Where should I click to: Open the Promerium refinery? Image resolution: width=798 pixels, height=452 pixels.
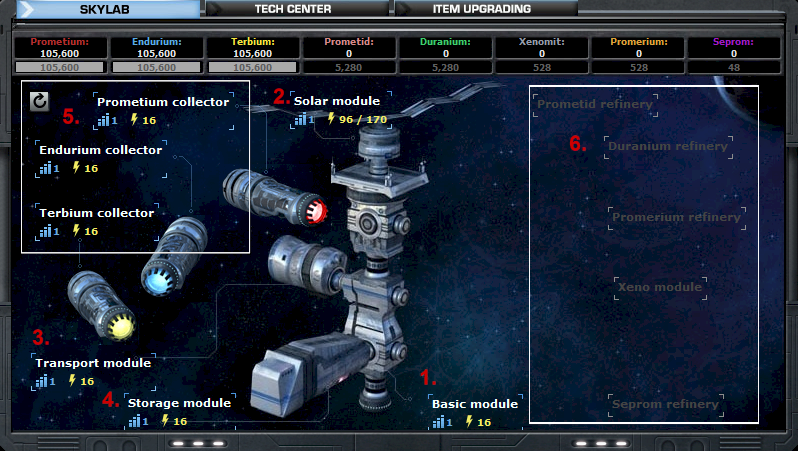[x=676, y=217]
